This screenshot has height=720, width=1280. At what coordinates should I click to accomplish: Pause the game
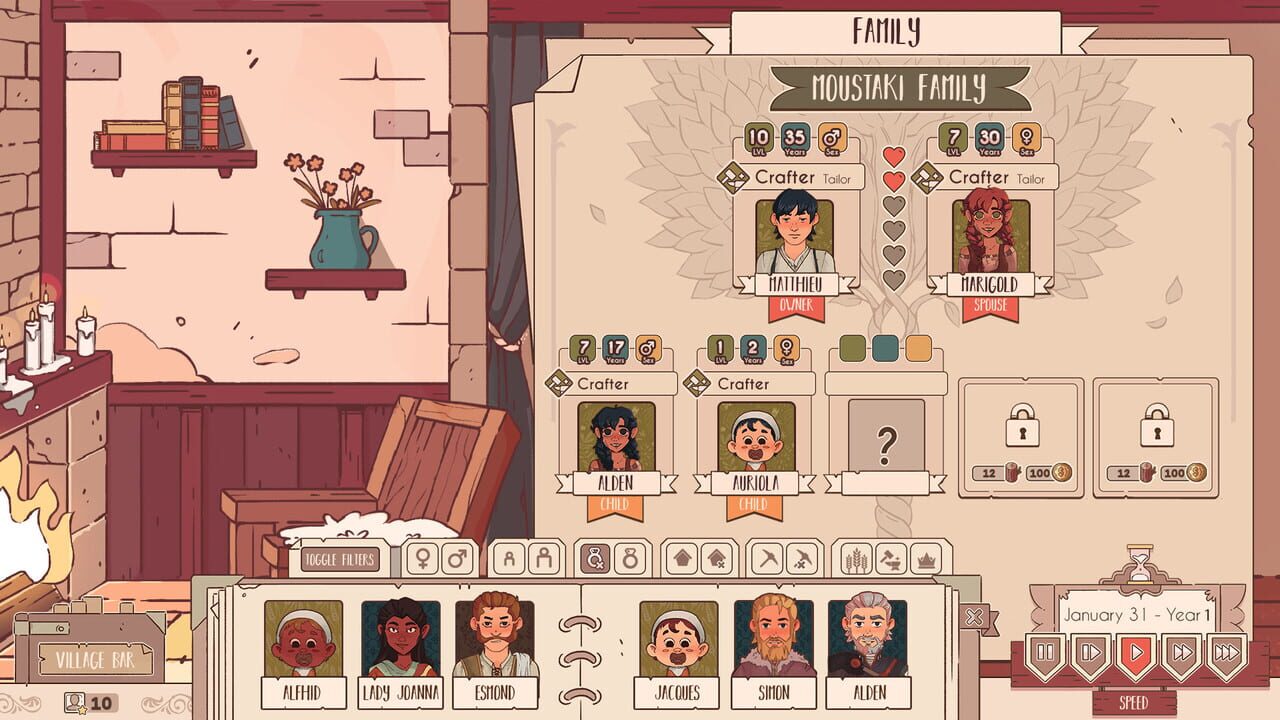(x=1045, y=652)
